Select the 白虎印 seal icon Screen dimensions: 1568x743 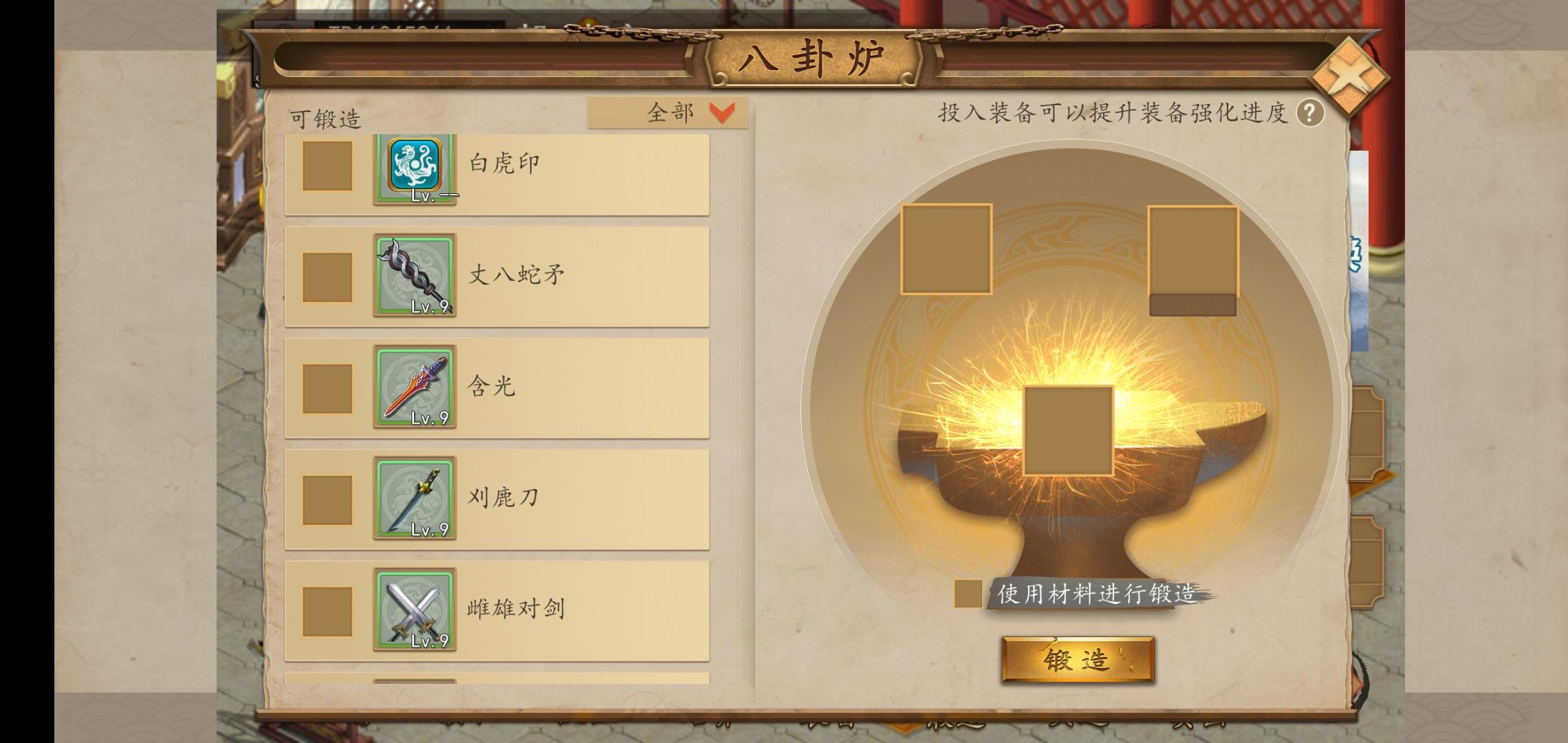[415, 168]
